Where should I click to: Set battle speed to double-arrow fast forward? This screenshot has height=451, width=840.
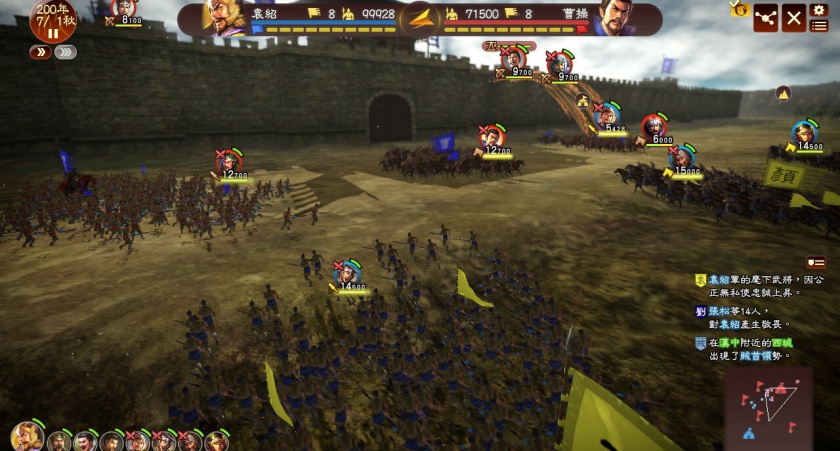click(41, 52)
